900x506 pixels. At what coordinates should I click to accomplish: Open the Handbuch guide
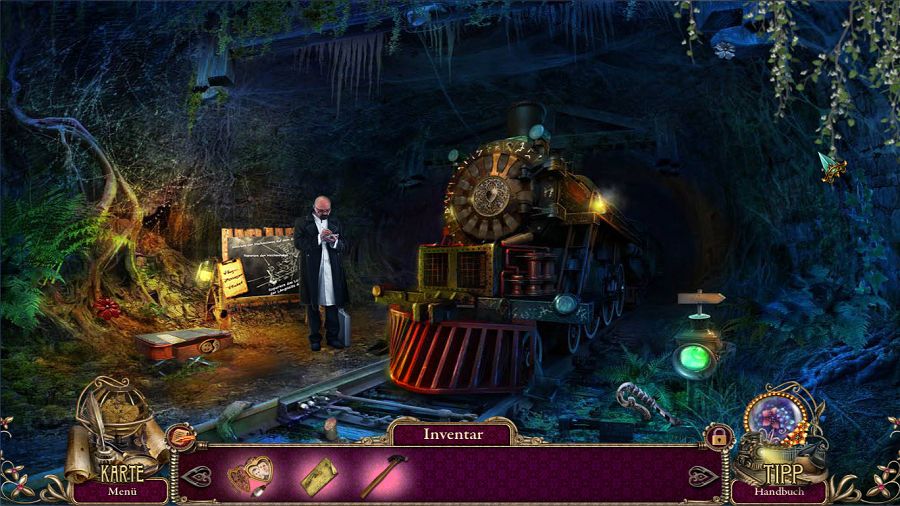[x=777, y=491]
